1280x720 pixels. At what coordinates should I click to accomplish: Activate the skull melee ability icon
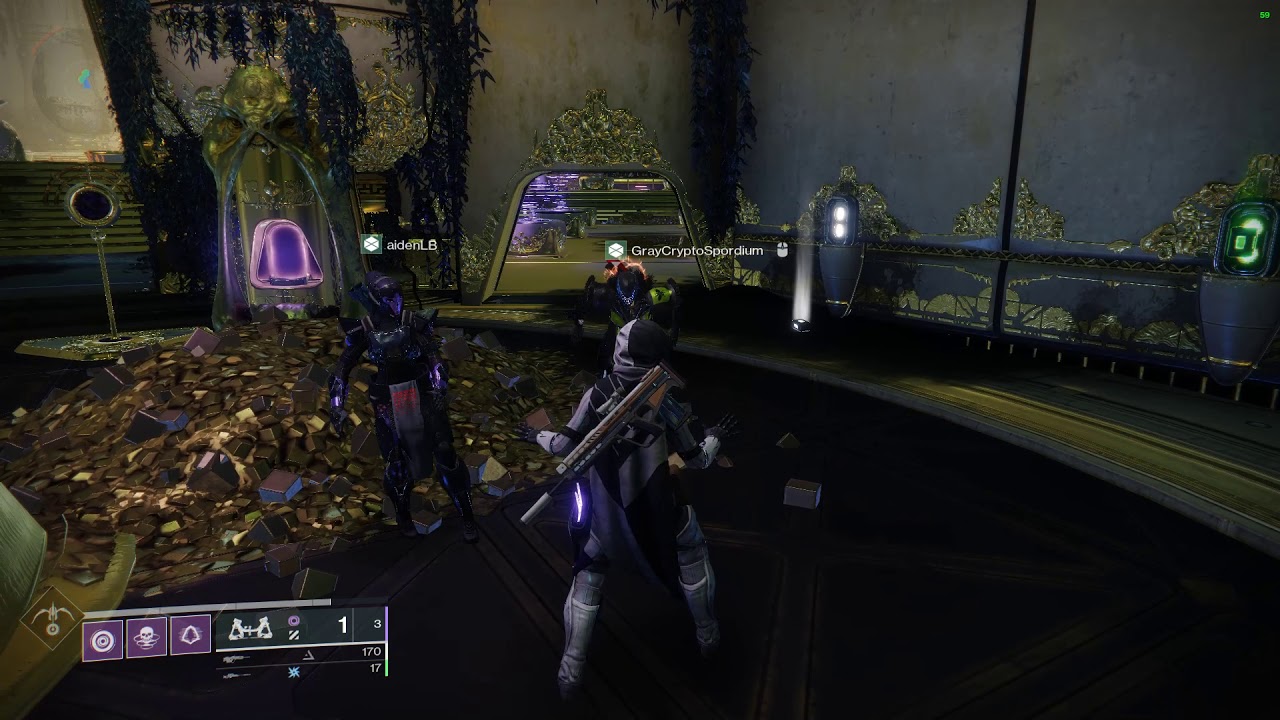(x=146, y=638)
